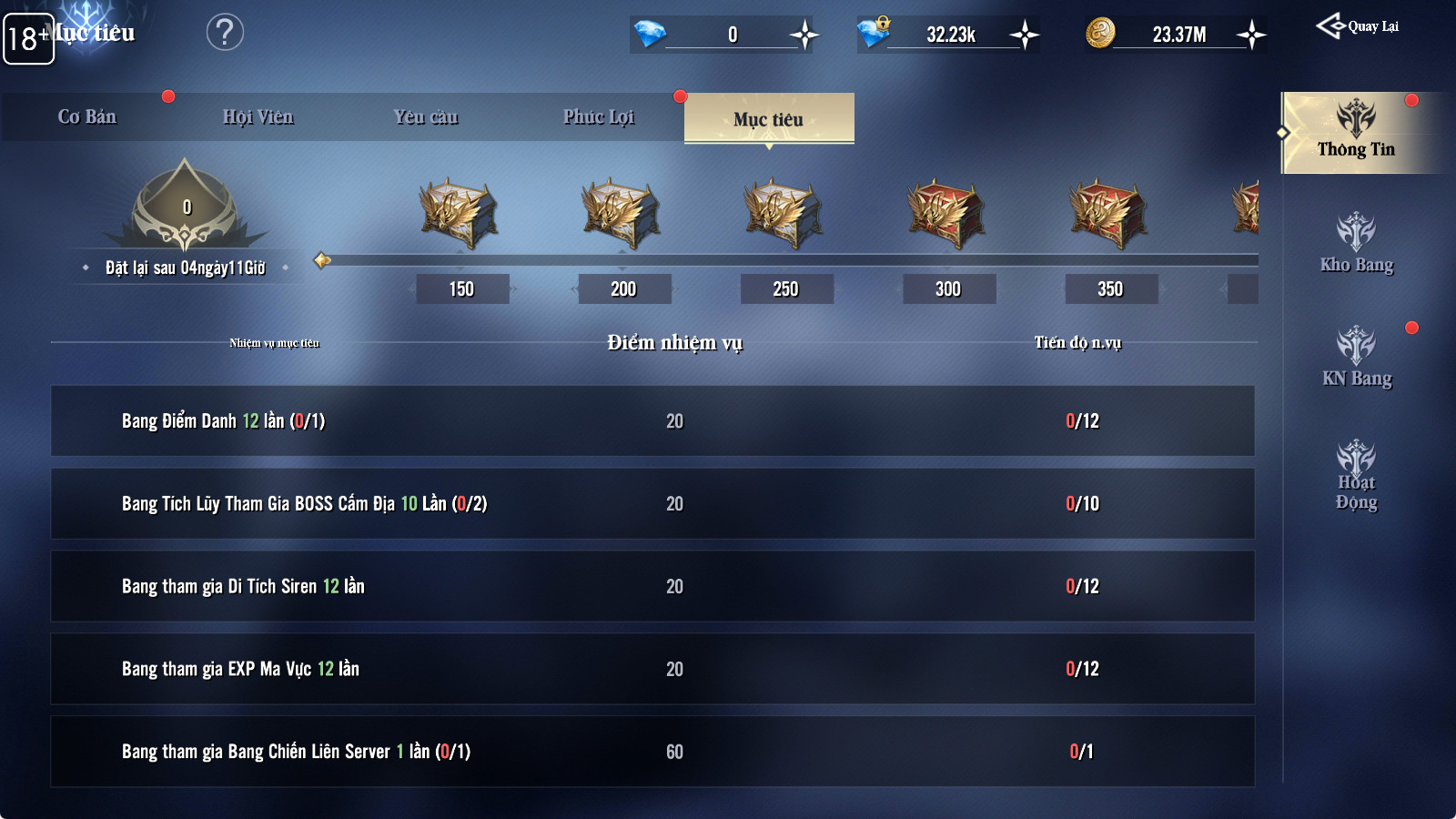This screenshot has width=1456, height=819.
Task: Show the Phúc Lợi tab
Action: (598, 117)
